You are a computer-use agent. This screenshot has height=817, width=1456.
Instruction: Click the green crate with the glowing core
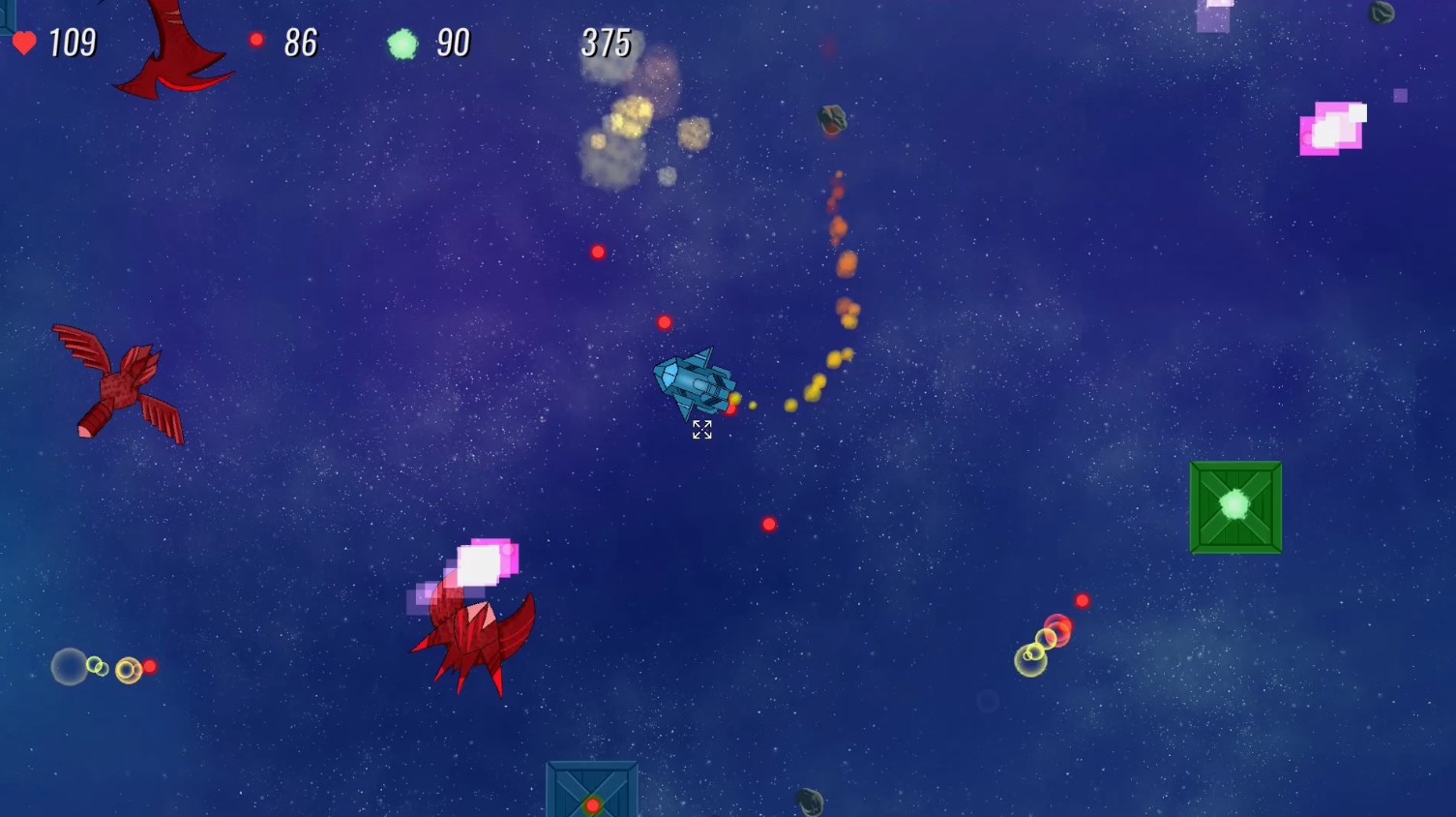click(x=1235, y=506)
